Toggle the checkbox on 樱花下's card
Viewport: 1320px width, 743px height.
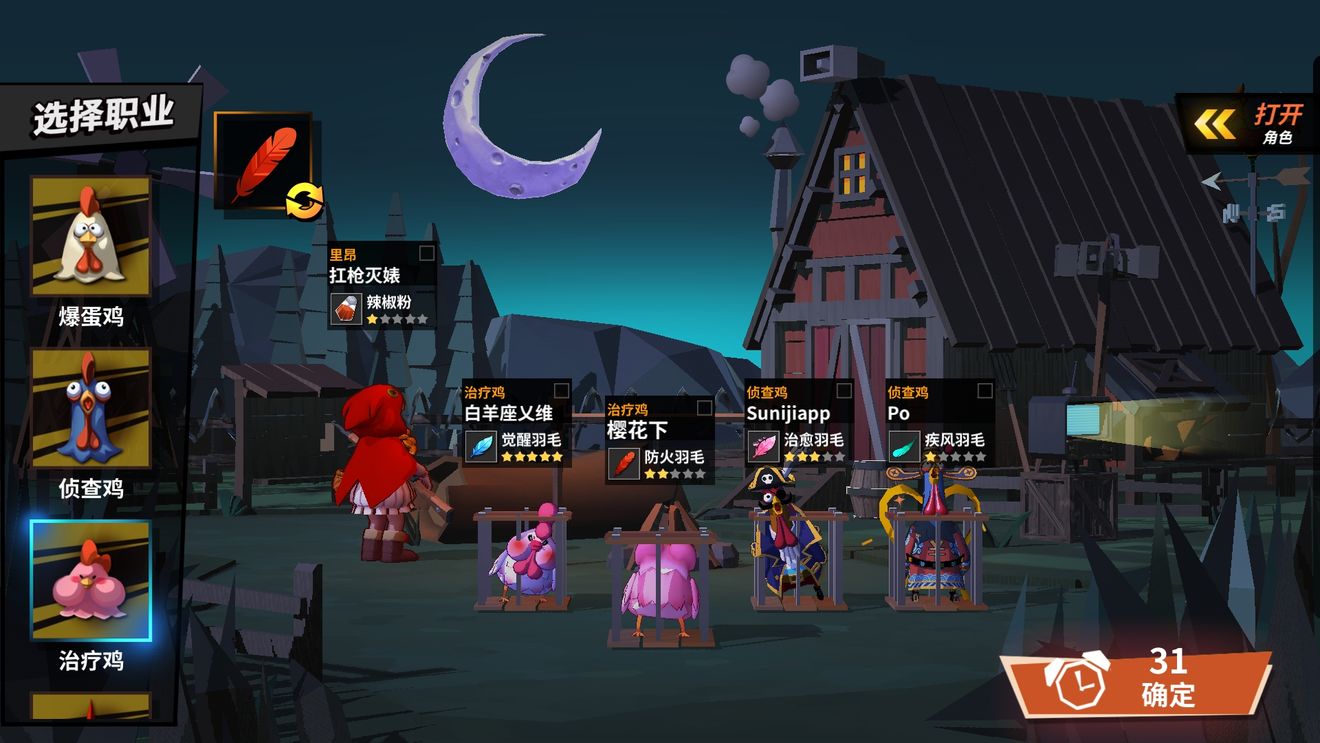pos(705,408)
